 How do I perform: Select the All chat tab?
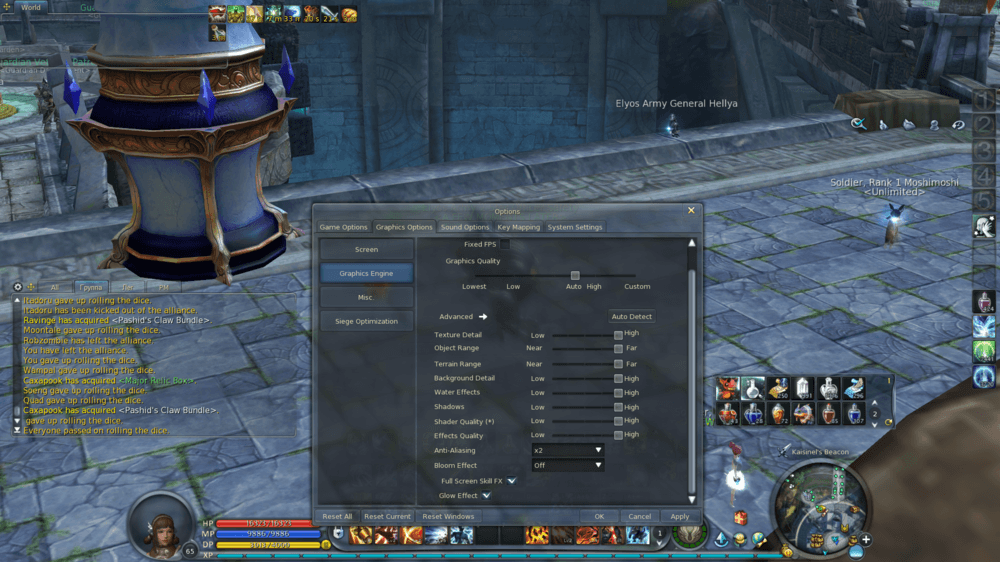coord(55,287)
